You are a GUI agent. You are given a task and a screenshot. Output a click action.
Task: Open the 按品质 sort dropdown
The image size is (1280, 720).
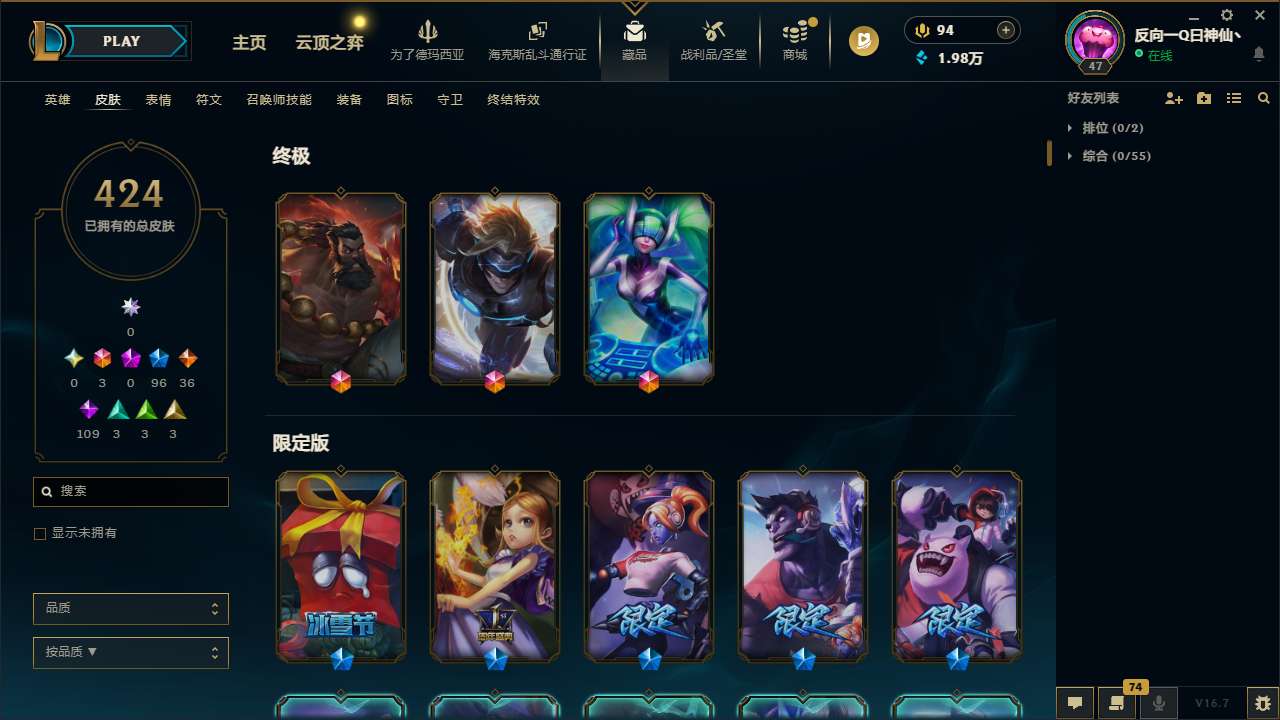point(130,652)
